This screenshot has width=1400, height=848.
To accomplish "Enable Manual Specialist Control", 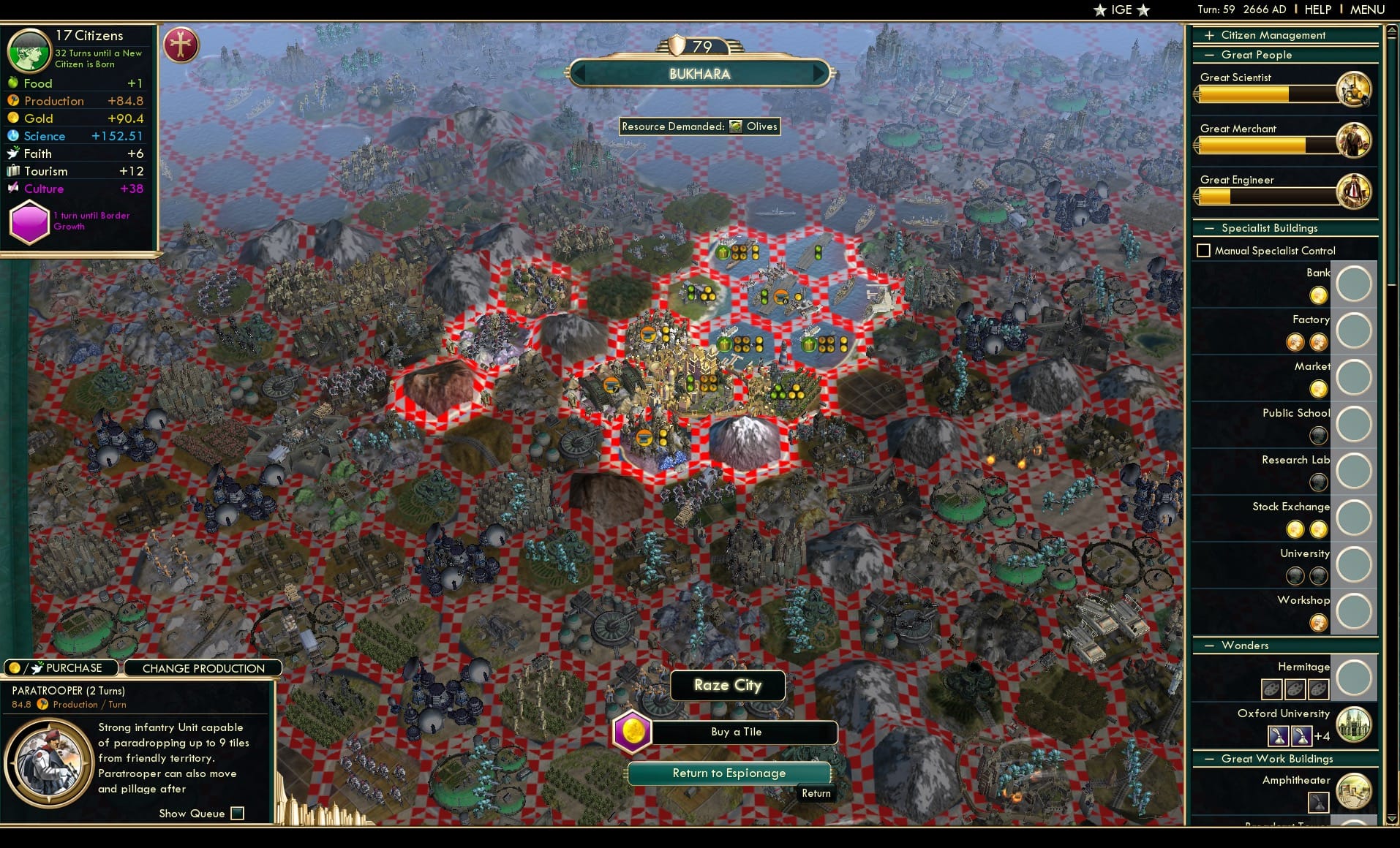I will click(x=1205, y=250).
